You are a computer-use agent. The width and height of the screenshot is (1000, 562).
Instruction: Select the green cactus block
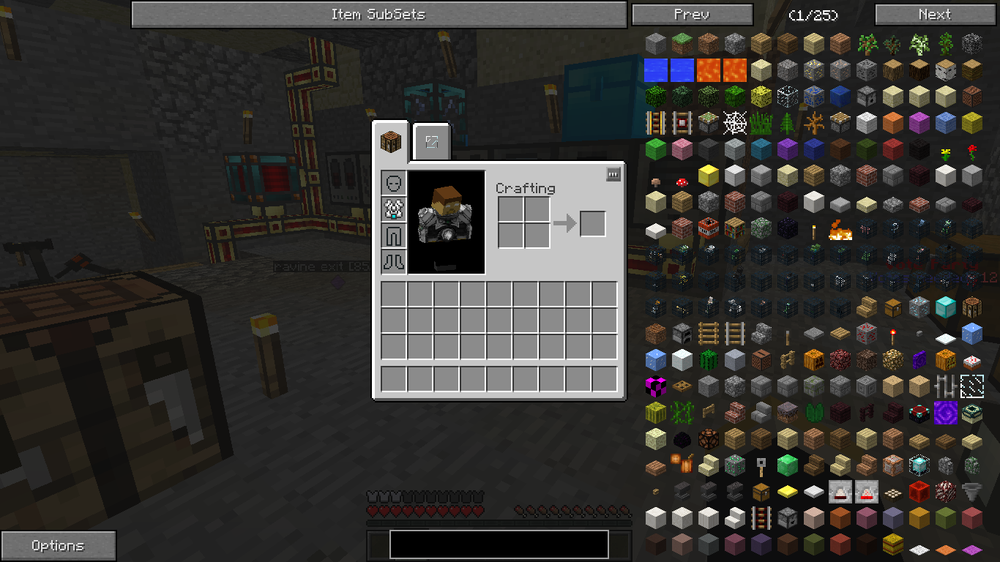pyautogui.click(x=708, y=360)
